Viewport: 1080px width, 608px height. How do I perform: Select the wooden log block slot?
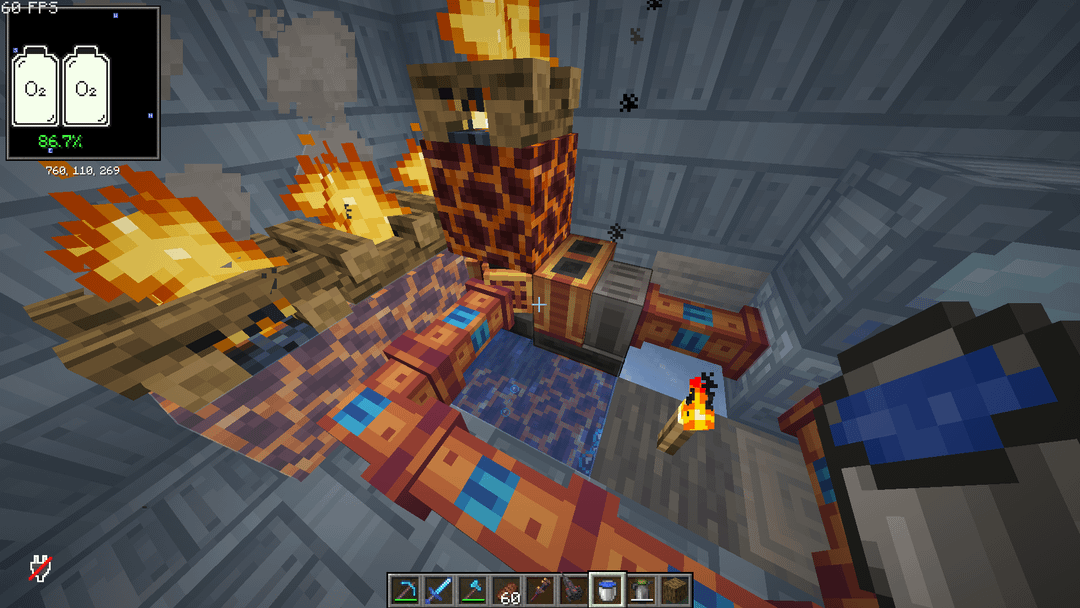click(676, 590)
